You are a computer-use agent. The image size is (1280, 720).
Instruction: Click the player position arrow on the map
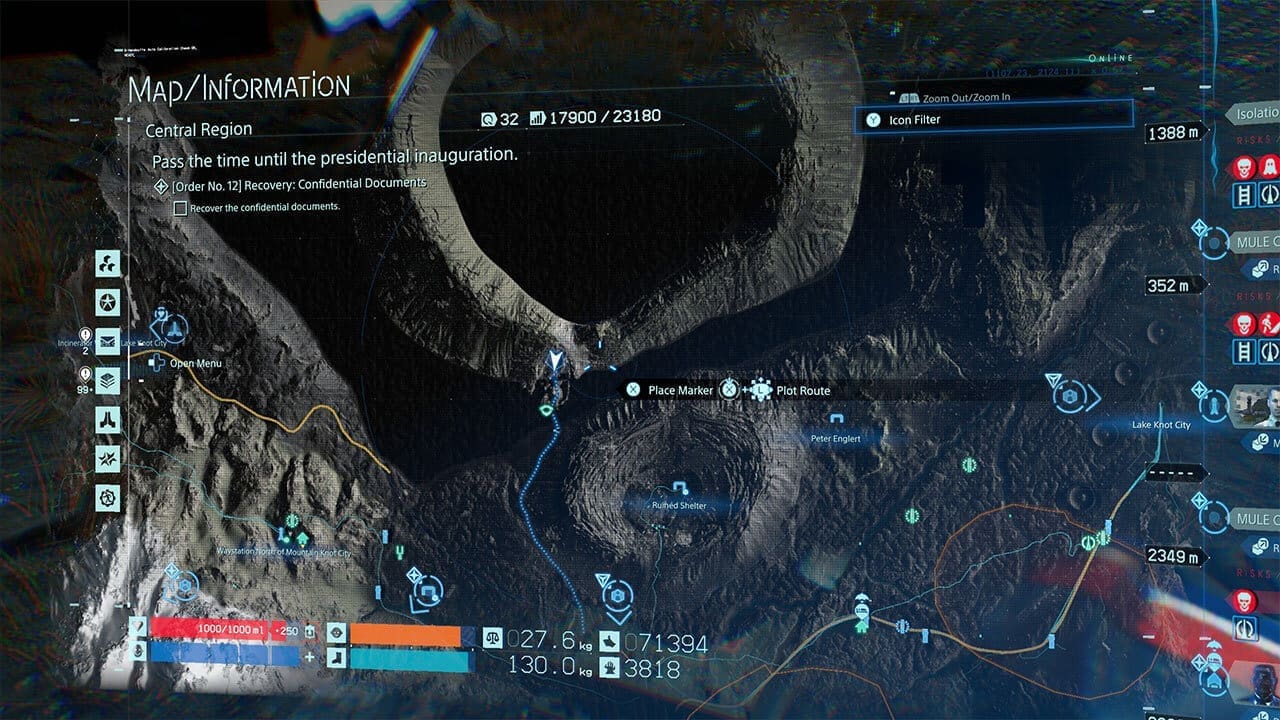(x=555, y=359)
